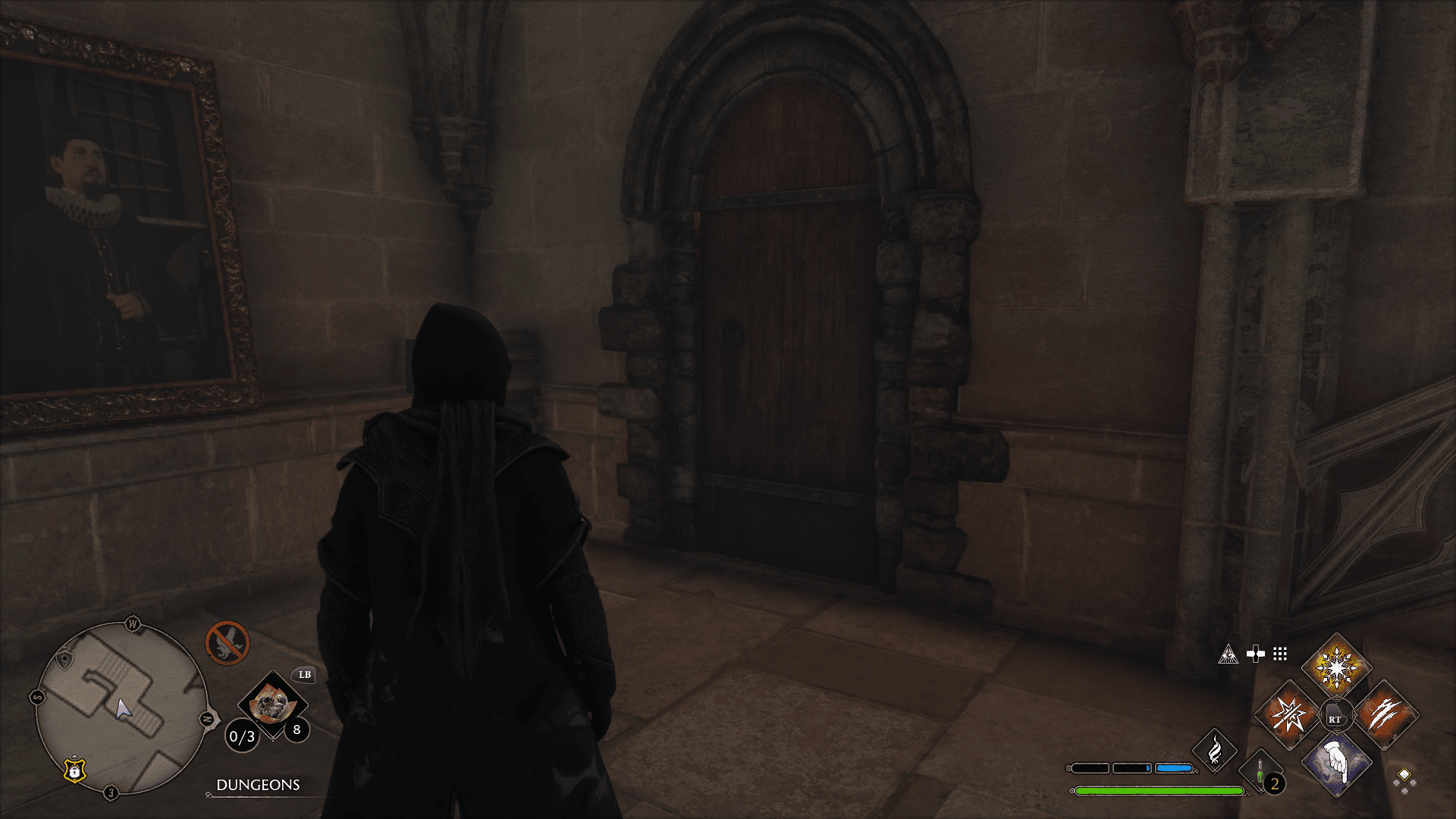
Task: Select the top diamond in spell-set switcher
Action: pos(1404,775)
